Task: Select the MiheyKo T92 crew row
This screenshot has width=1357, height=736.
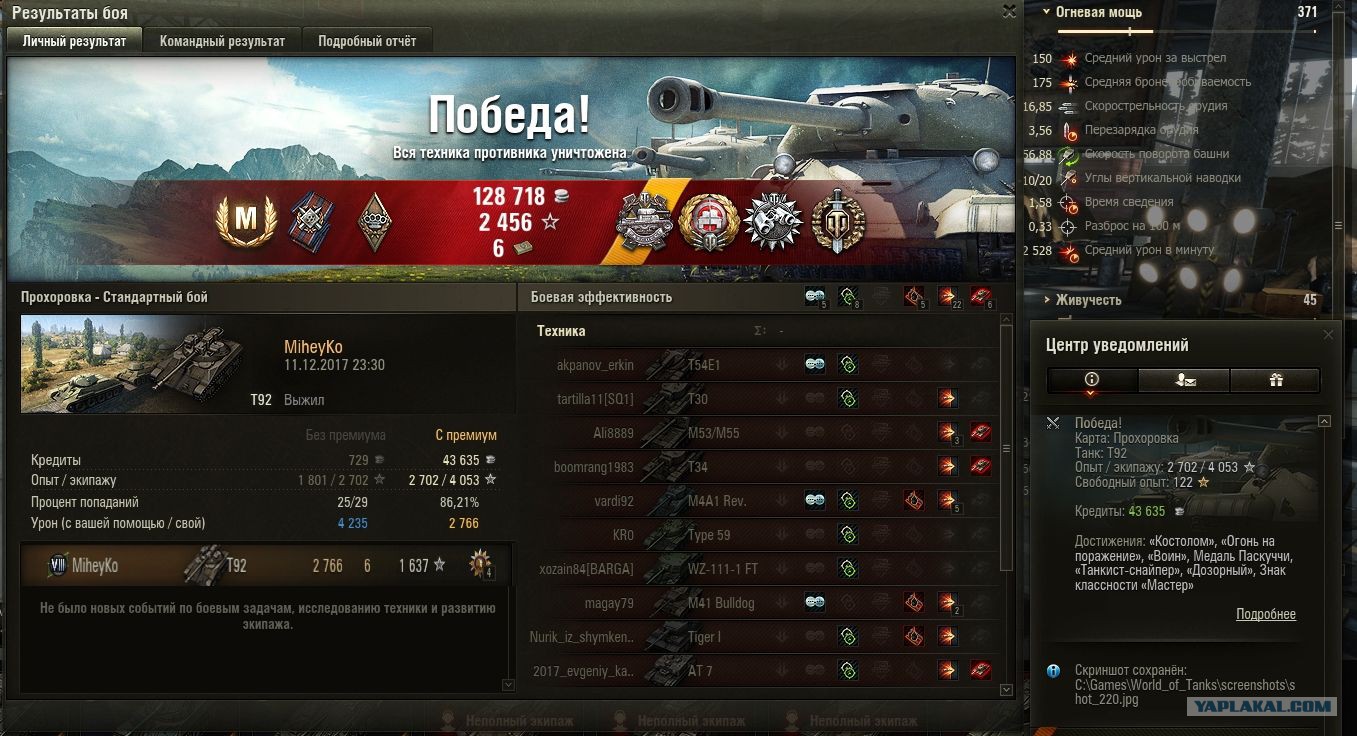Action: tap(265, 566)
